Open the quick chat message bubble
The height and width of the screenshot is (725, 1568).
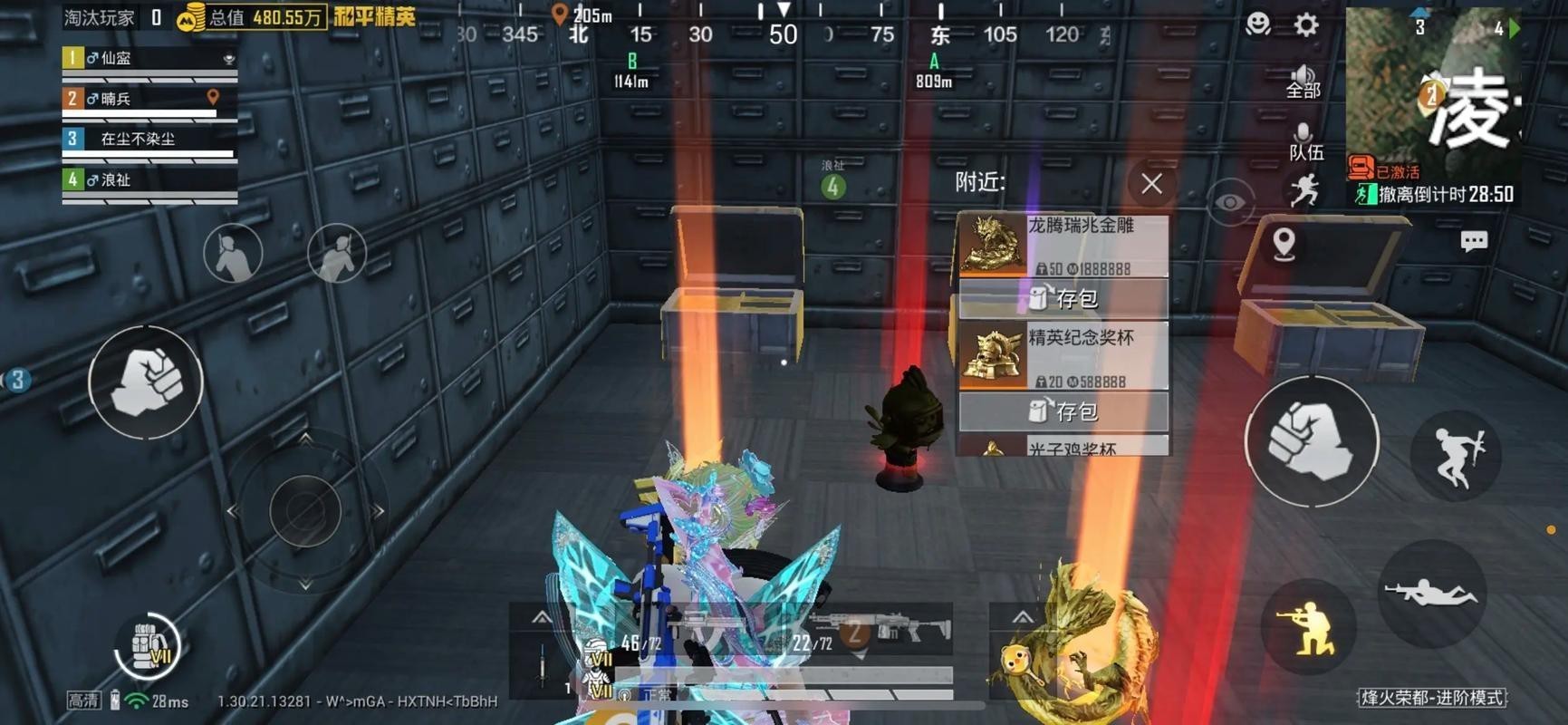pyautogui.click(x=1474, y=240)
